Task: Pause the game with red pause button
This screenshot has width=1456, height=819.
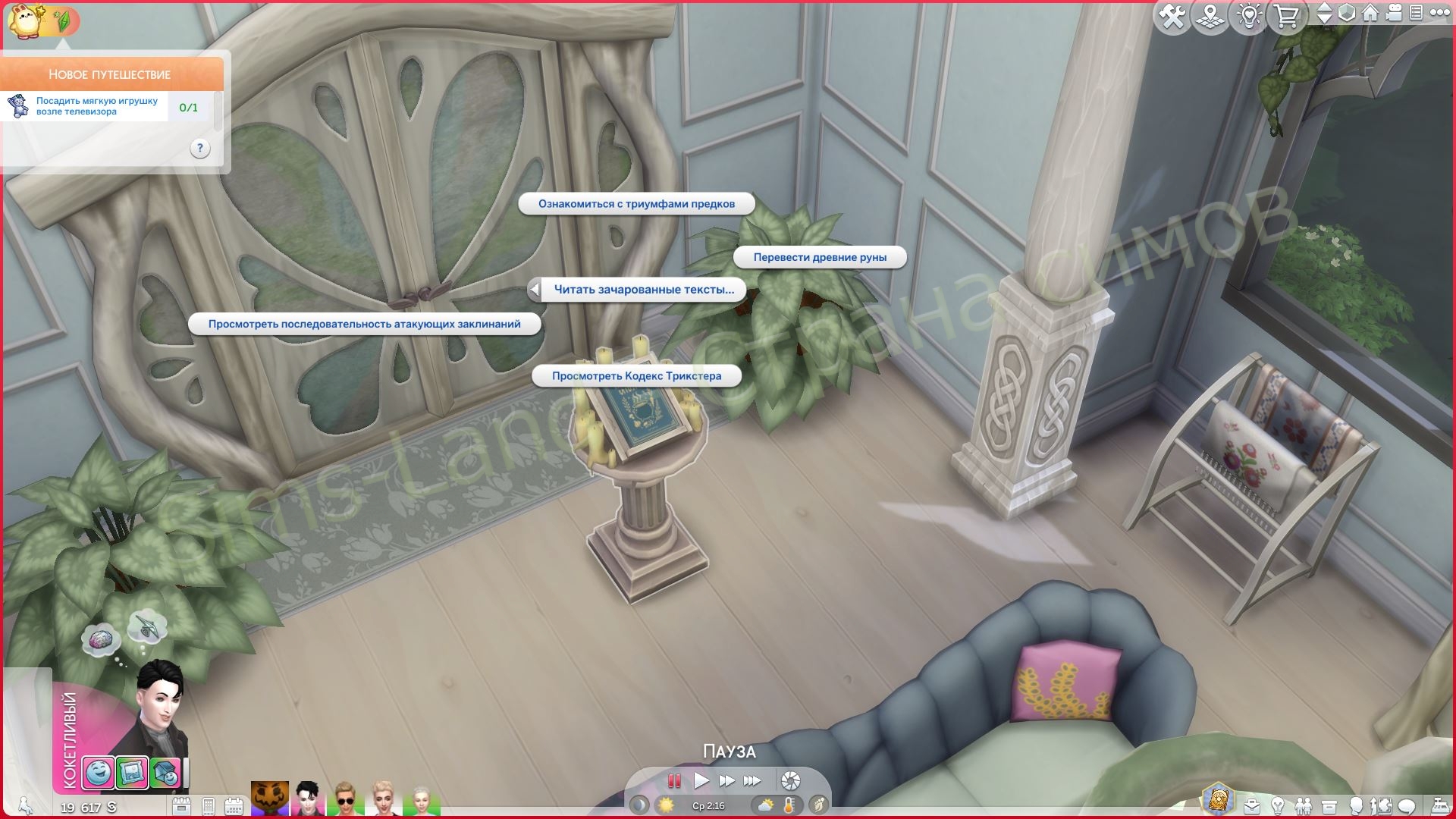Action: pos(673,780)
